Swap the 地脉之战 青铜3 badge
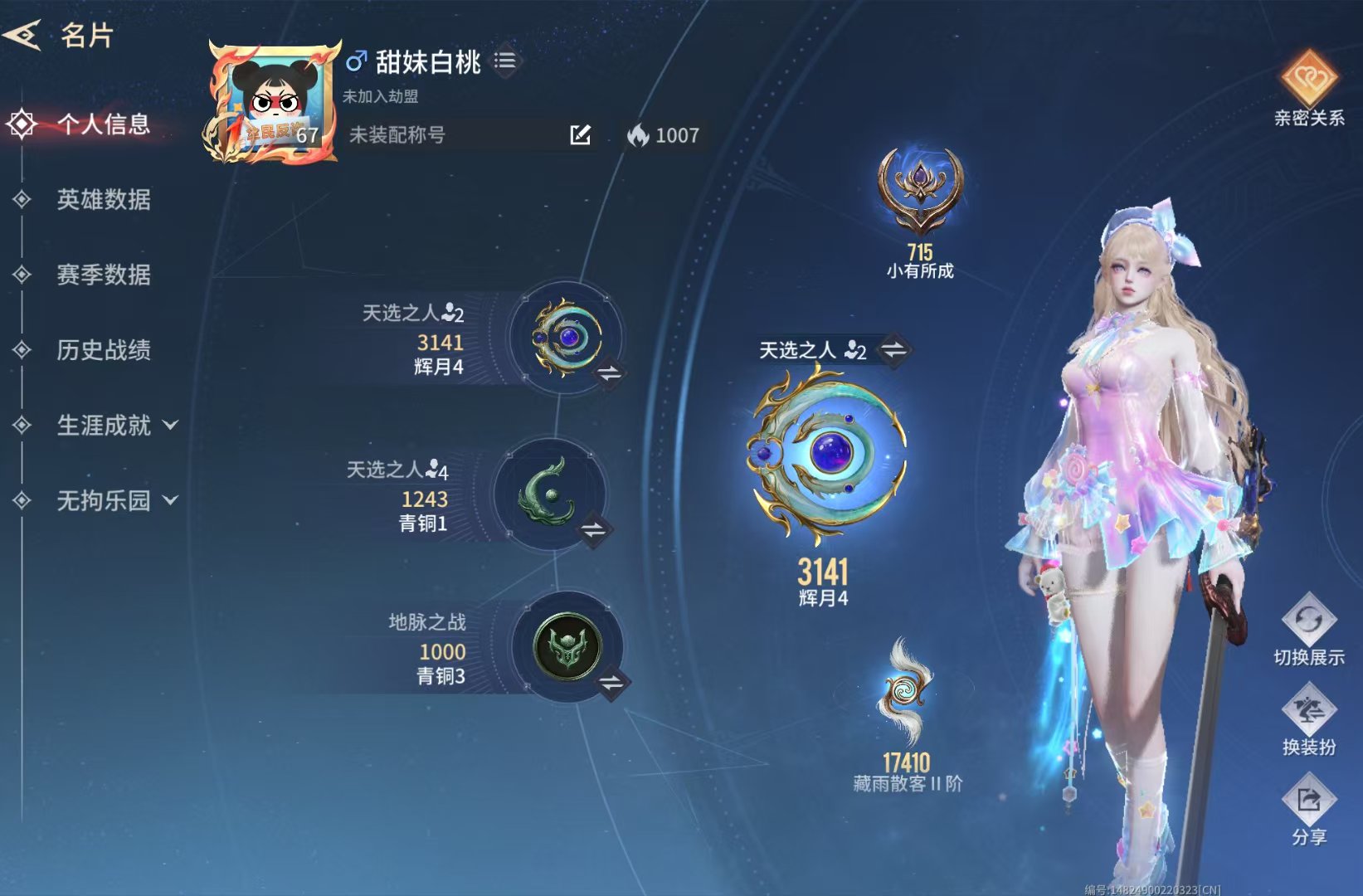Screen dimensions: 1363x896 coord(611,683)
